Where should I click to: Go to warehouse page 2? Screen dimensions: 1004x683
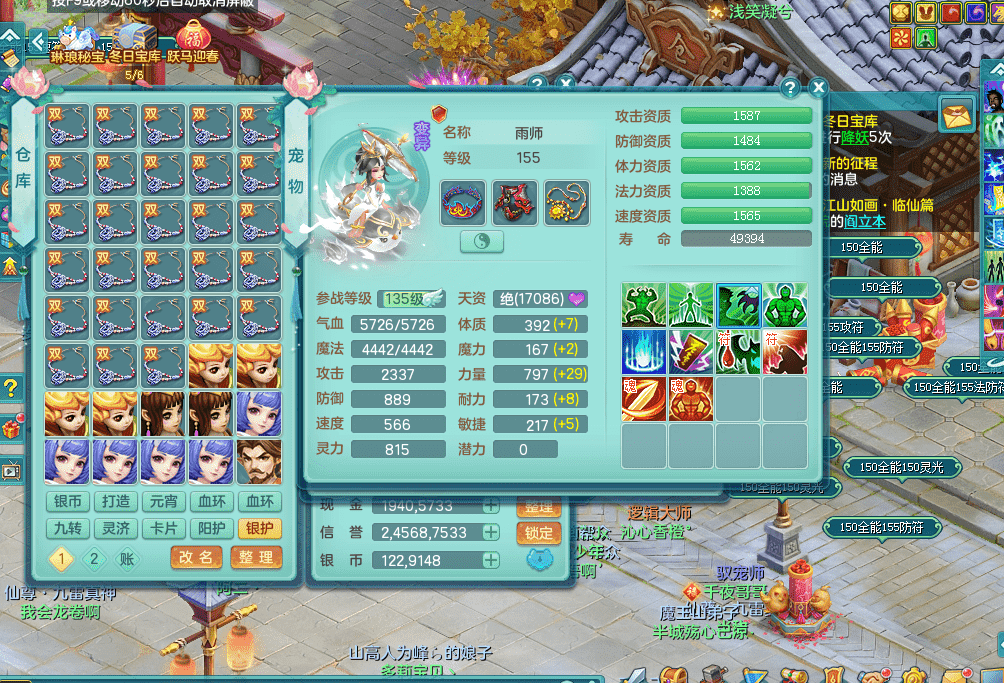[x=95, y=559]
